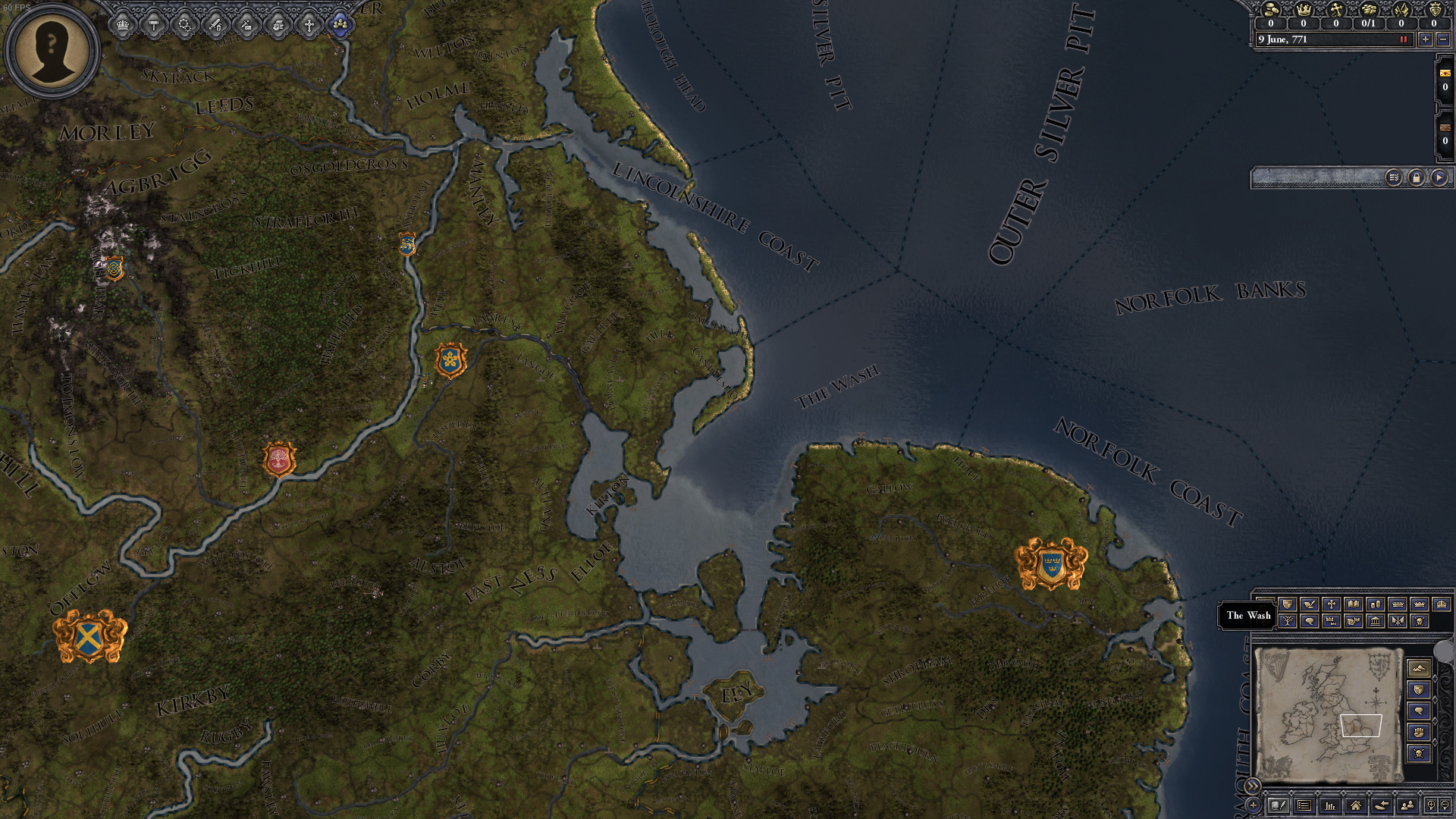
Task: Expand the bottom panel with the plus button
Action: (x=1254, y=805)
